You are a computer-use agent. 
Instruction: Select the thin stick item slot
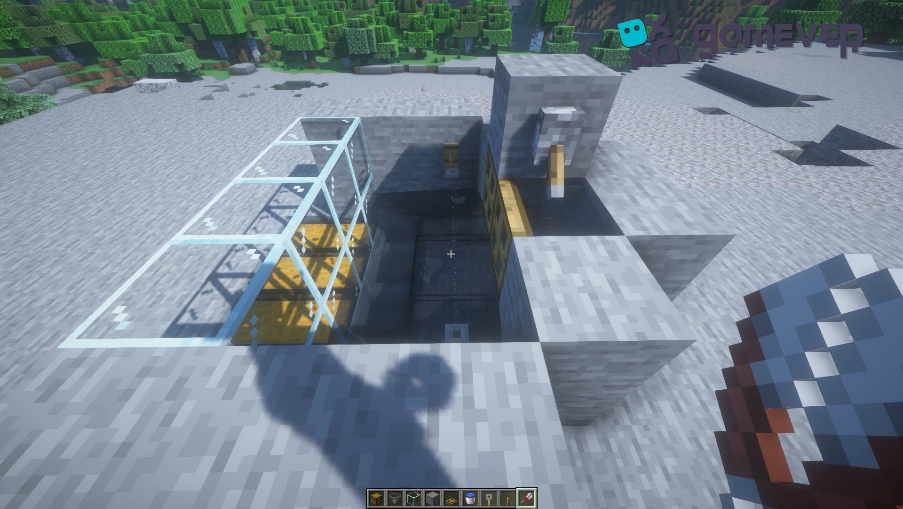pos(509,498)
